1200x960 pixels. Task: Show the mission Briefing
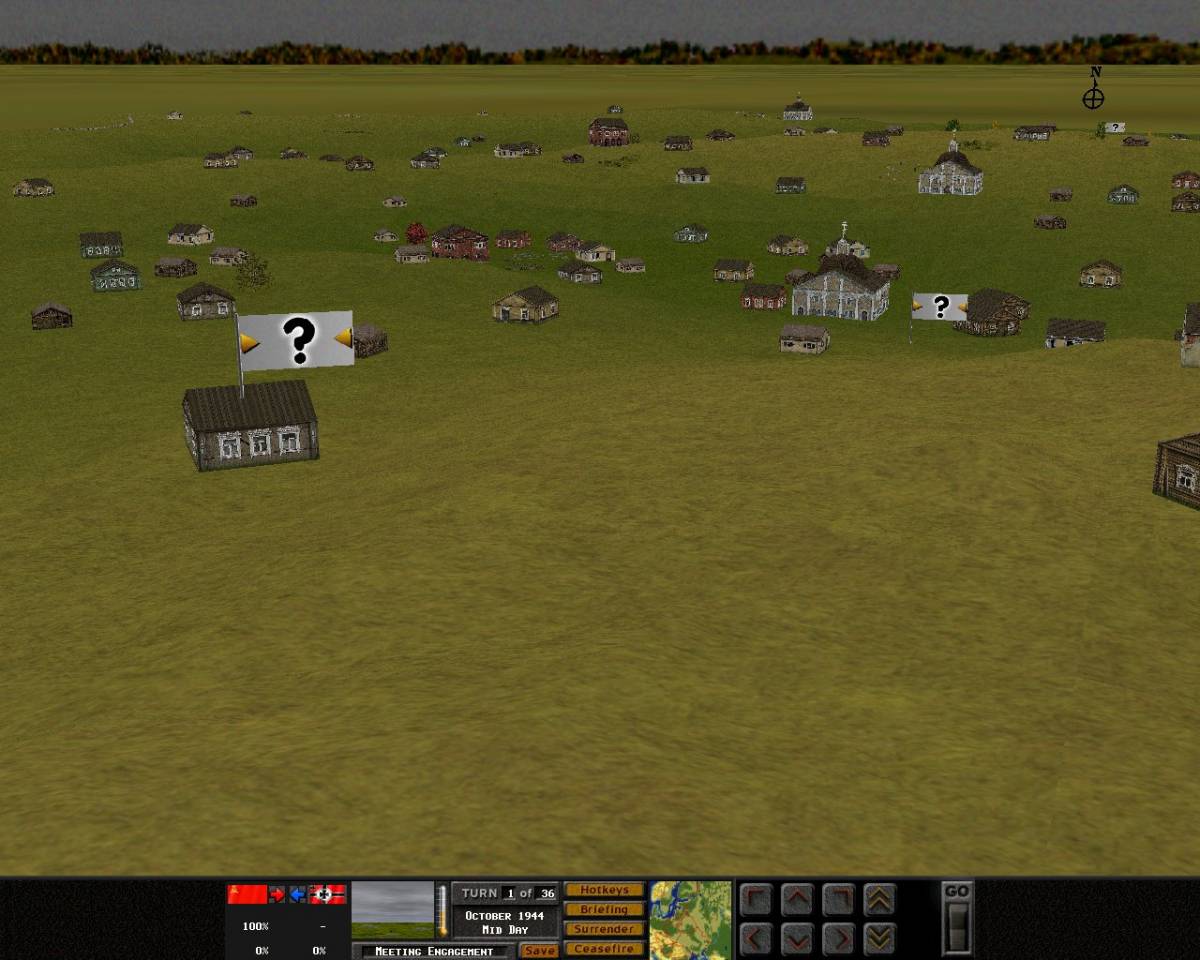coord(604,910)
